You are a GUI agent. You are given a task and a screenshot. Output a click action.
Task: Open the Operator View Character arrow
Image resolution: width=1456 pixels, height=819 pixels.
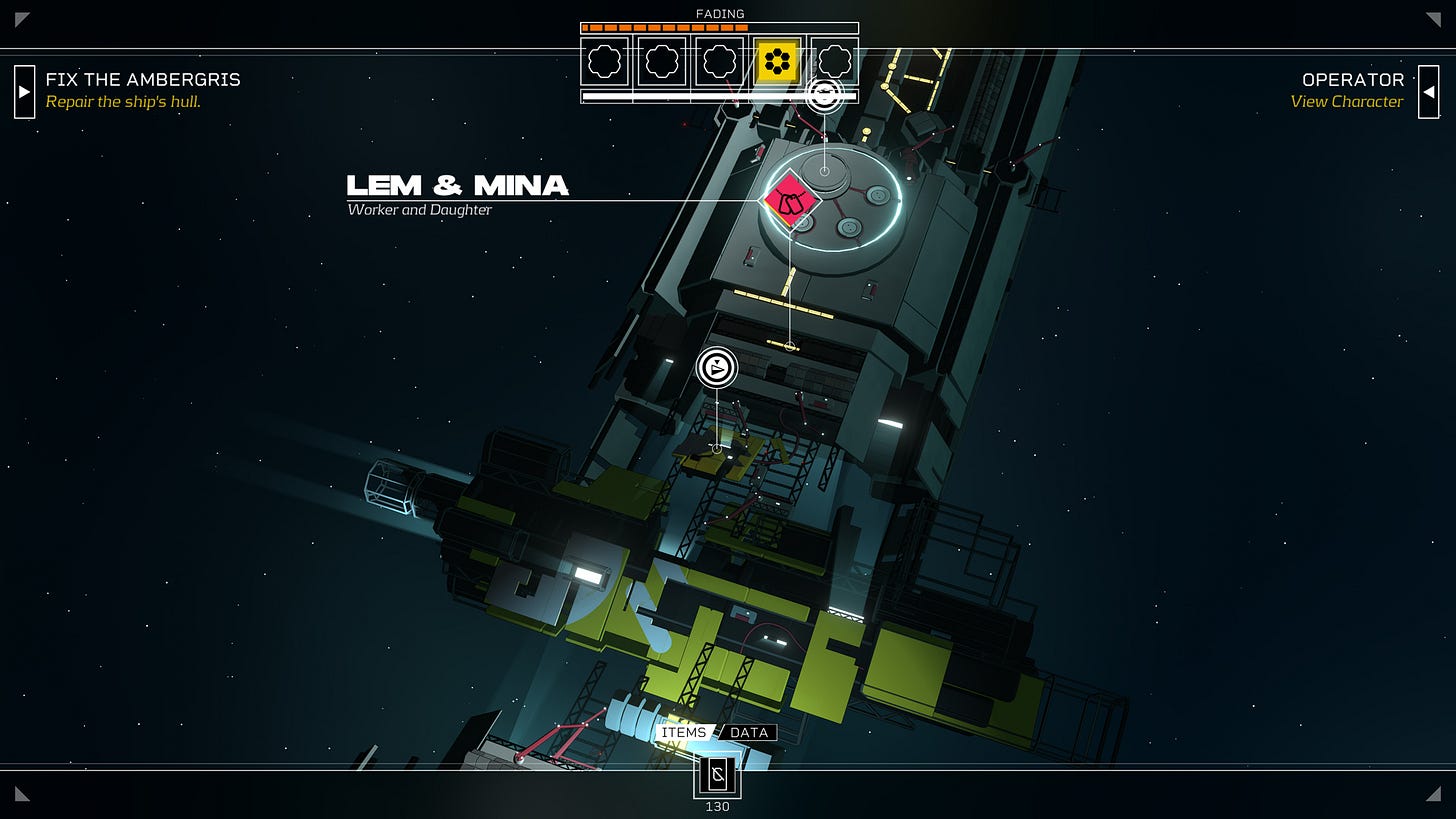click(x=1428, y=92)
